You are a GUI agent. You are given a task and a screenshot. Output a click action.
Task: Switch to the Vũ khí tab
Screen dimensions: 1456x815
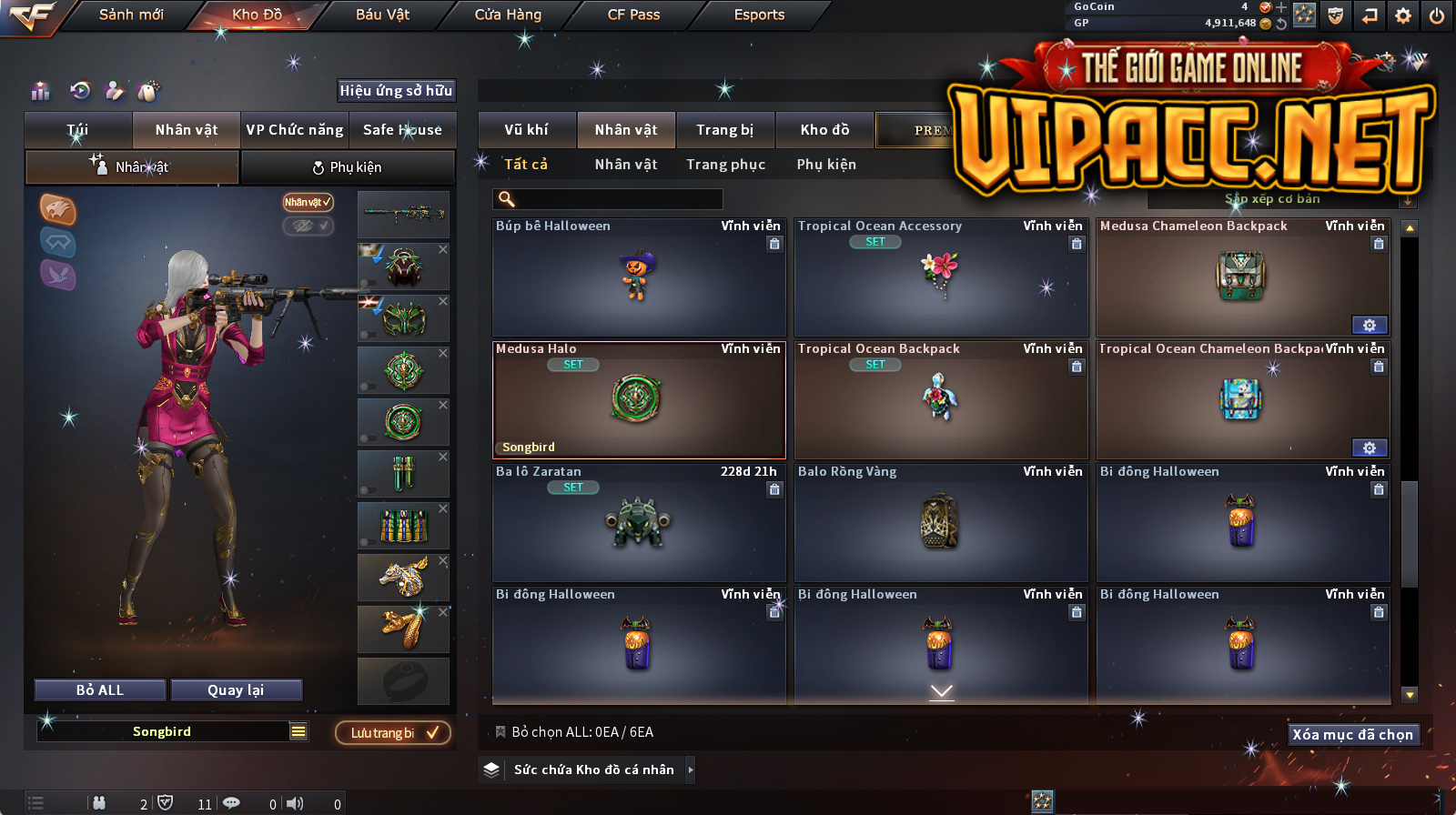(527, 130)
